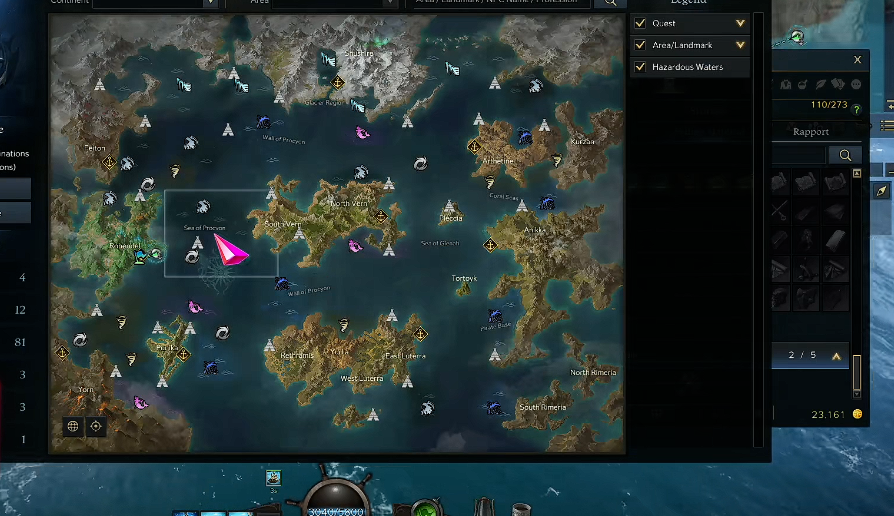Select East Luterra on the map

(405, 356)
